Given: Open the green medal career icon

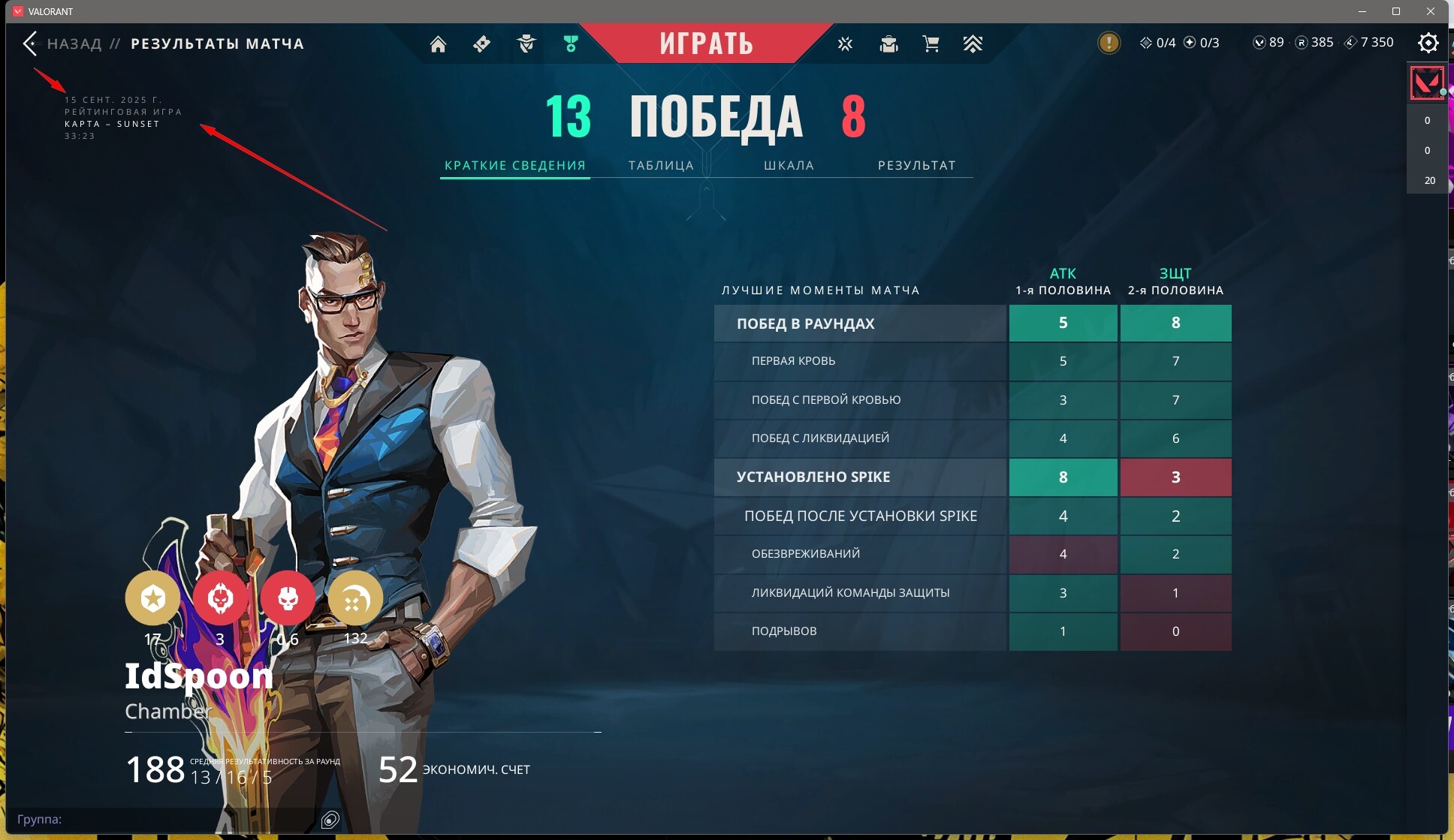Looking at the screenshot, I should click(x=571, y=44).
